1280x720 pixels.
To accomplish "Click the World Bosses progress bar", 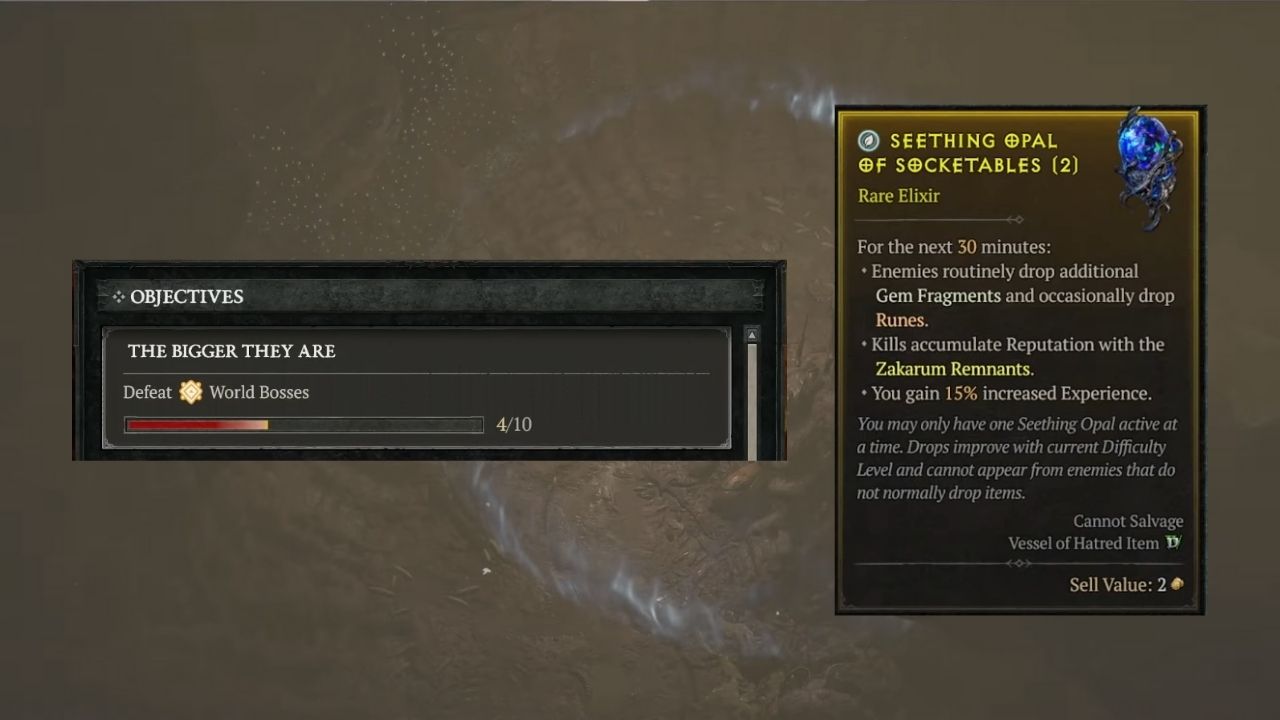I will pyautogui.click(x=303, y=424).
